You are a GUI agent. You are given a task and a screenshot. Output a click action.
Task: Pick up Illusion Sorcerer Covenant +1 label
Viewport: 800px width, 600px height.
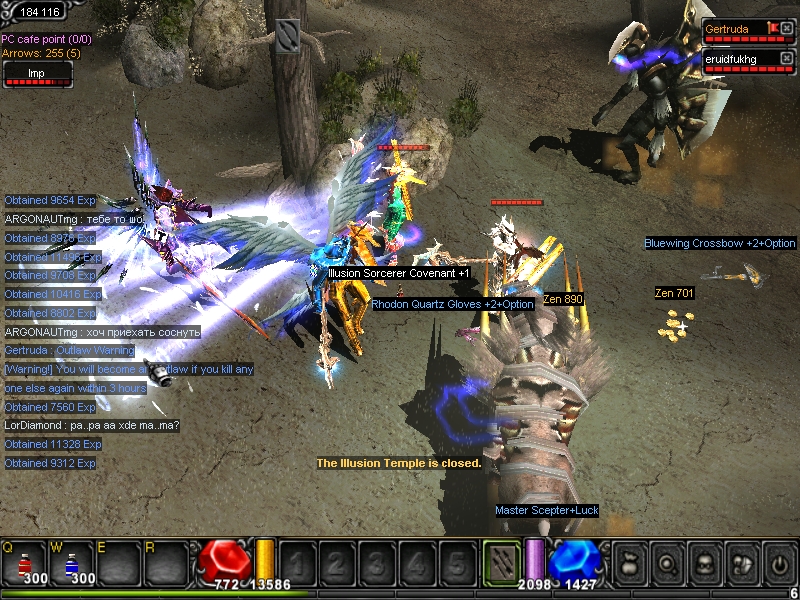(x=398, y=273)
